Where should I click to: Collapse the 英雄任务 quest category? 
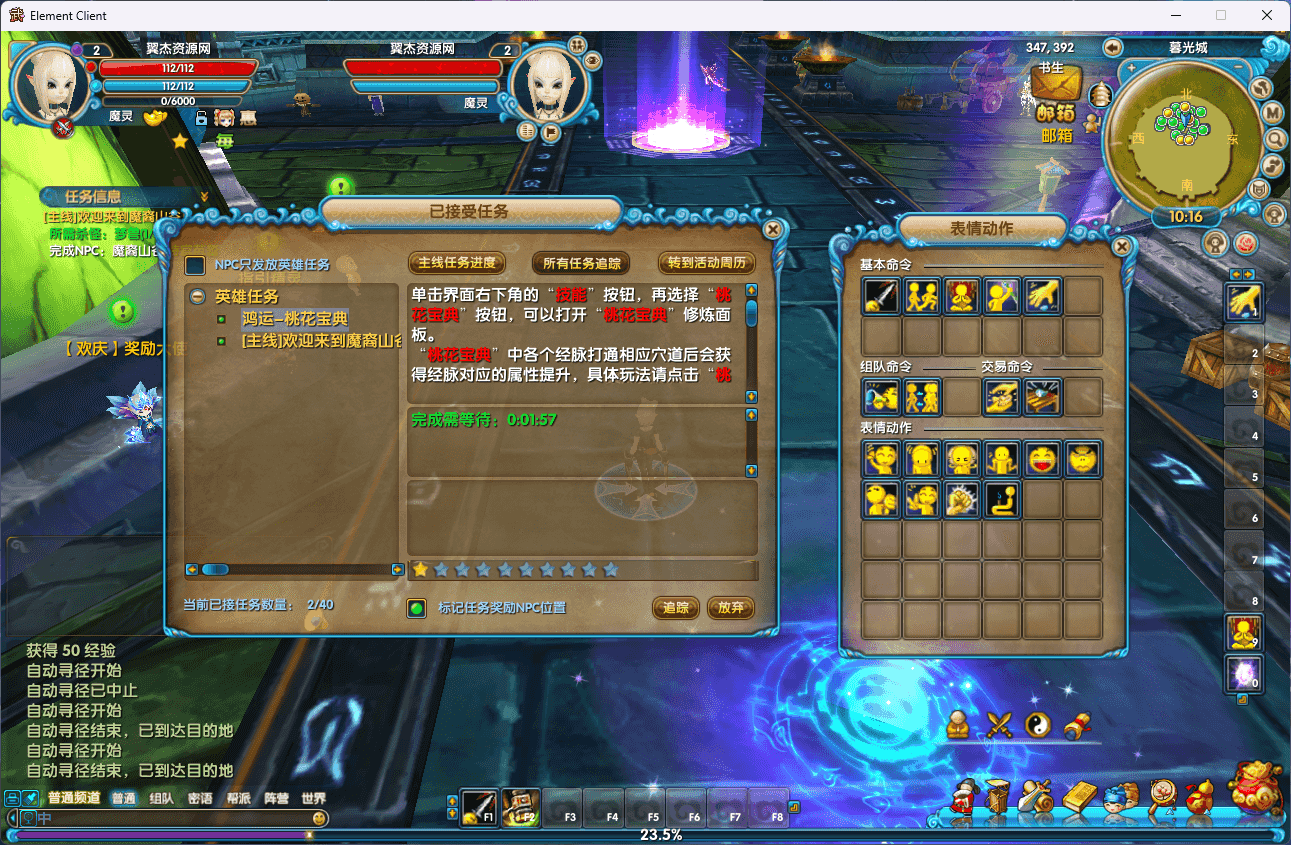point(198,297)
